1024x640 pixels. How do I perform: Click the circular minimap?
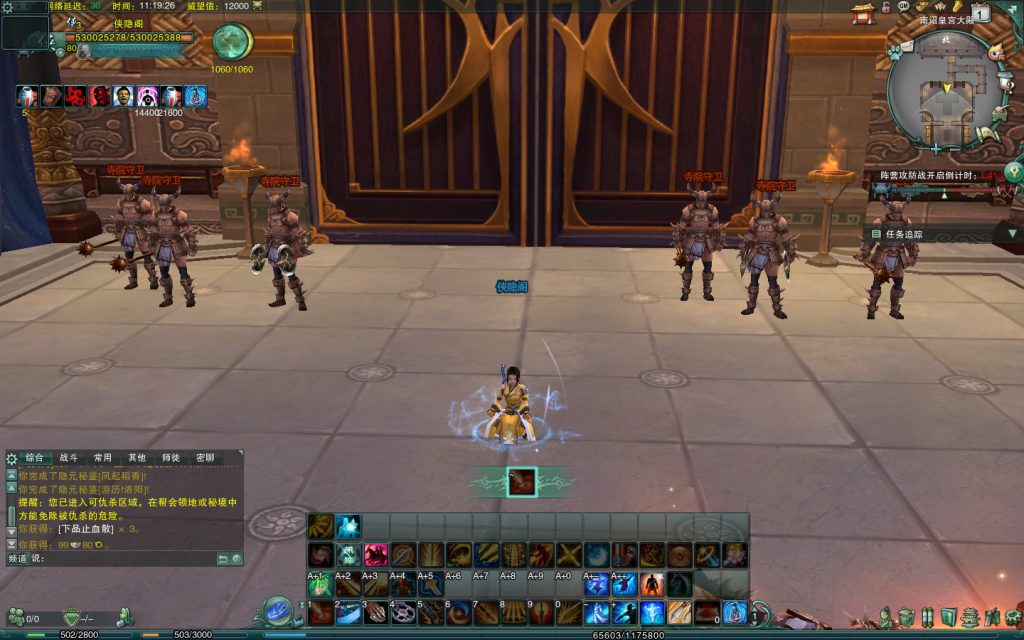(x=943, y=91)
